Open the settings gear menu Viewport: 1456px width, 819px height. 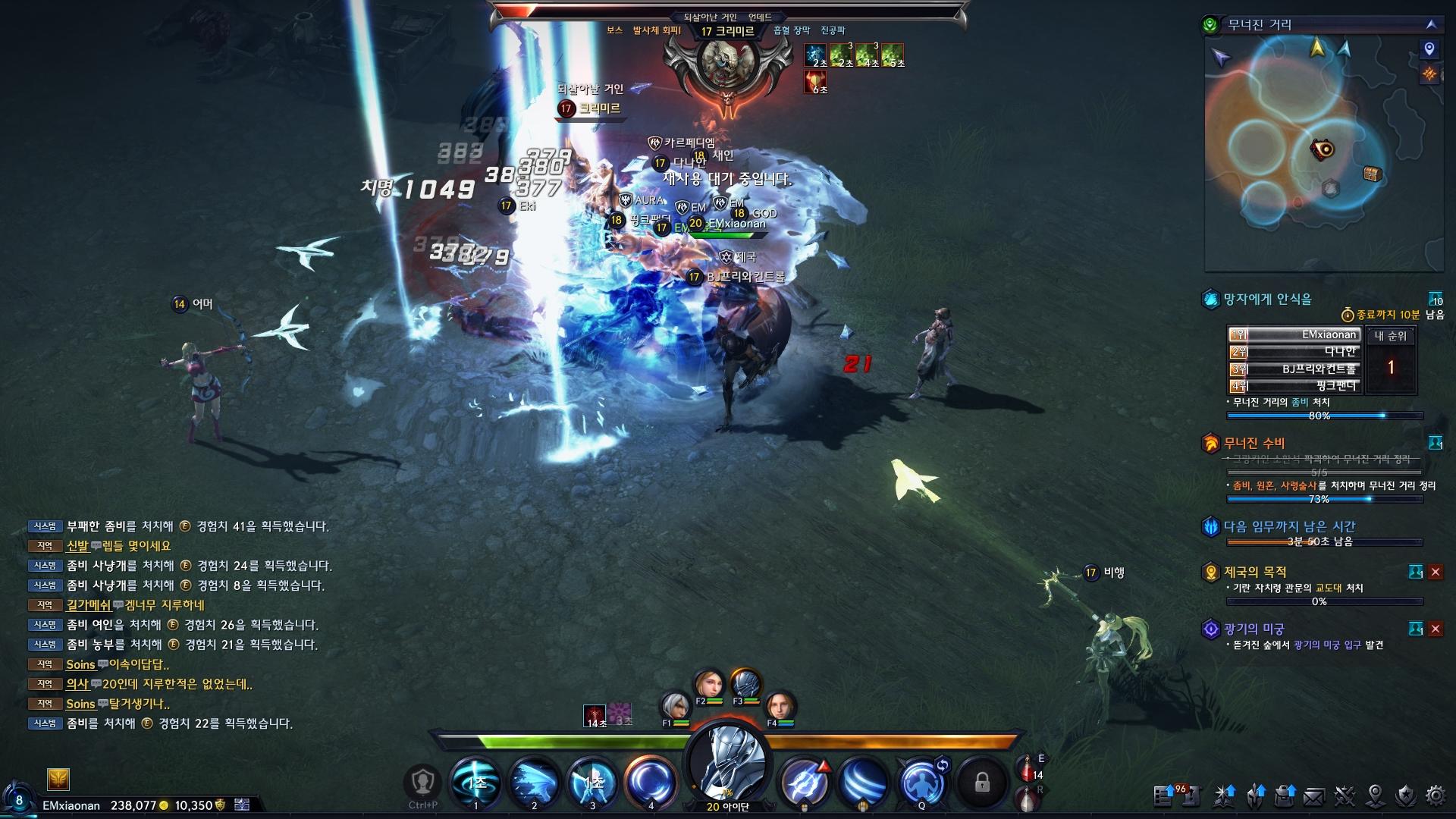(x=1436, y=795)
